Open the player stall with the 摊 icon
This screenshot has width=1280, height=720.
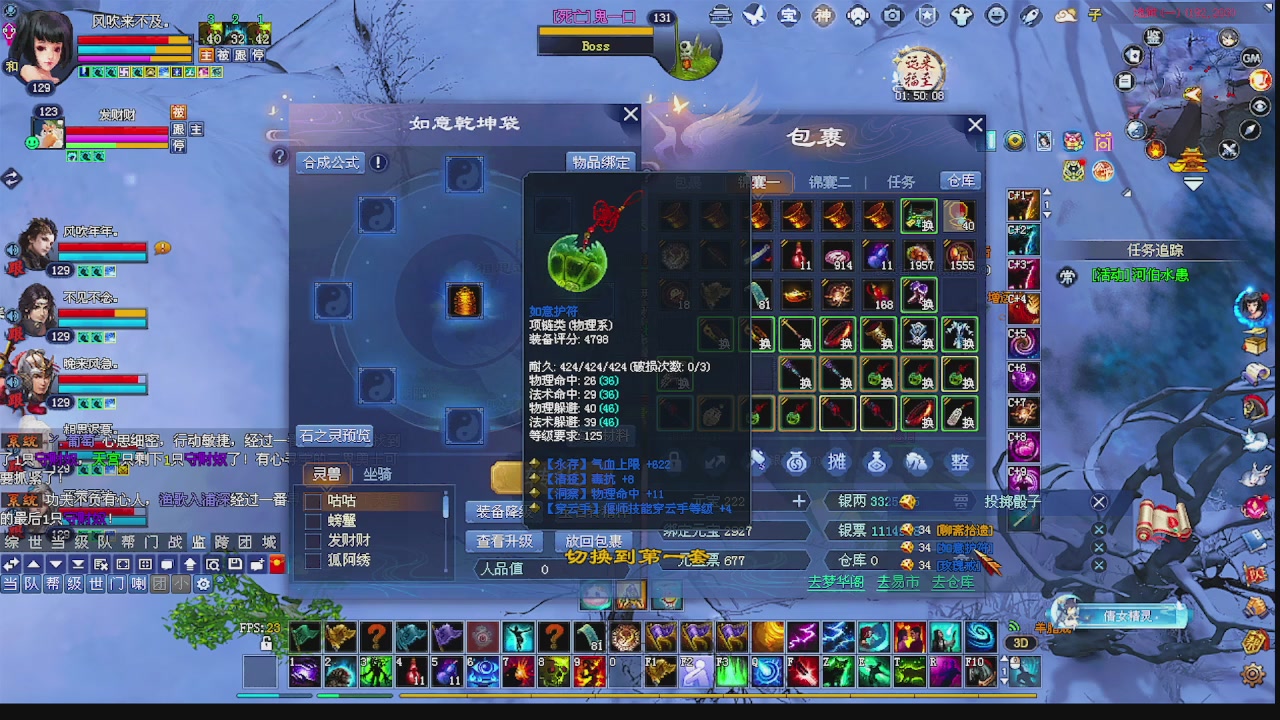pos(837,461)
